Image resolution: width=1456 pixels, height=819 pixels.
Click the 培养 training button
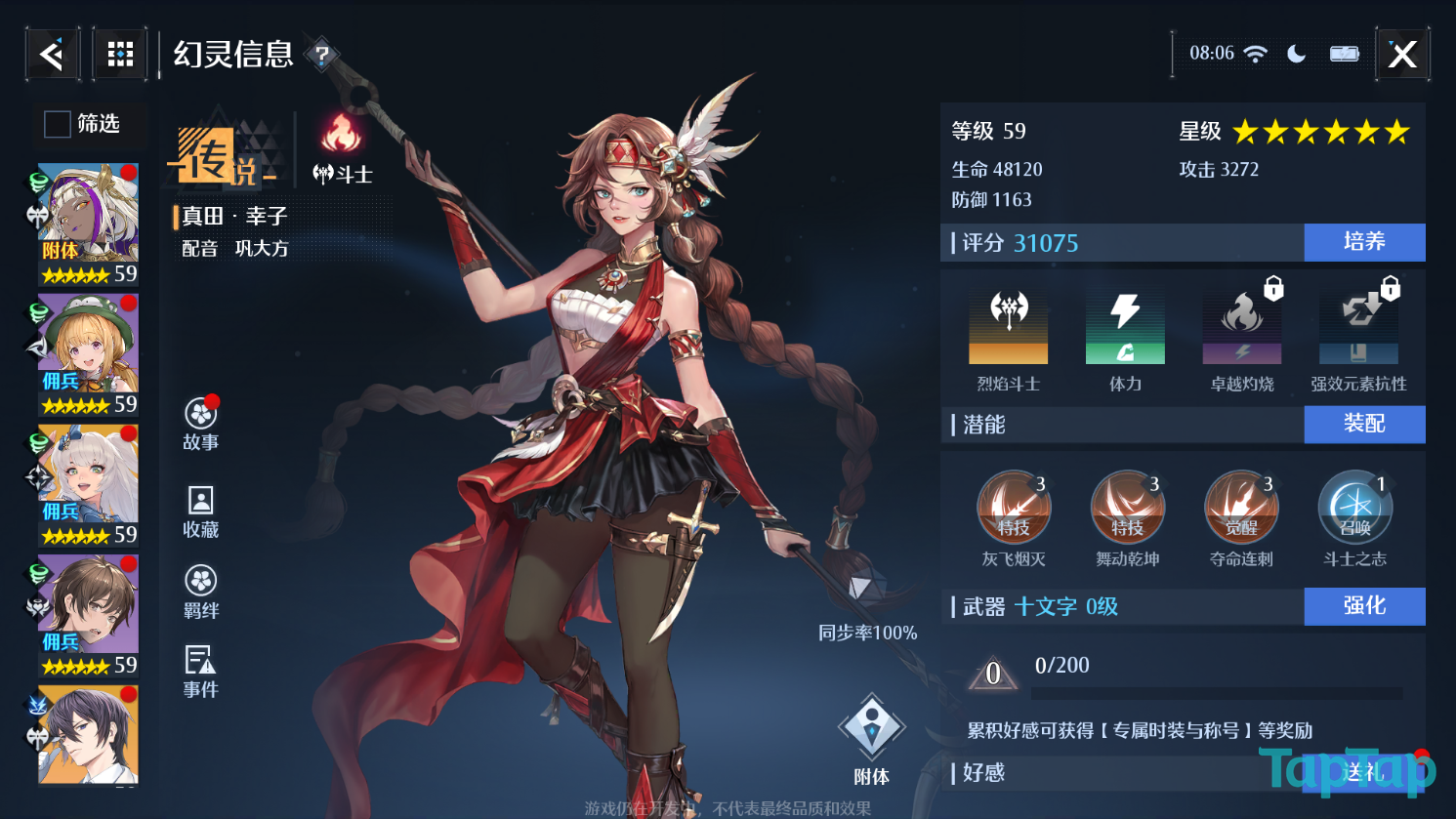tap(1364, 242)
